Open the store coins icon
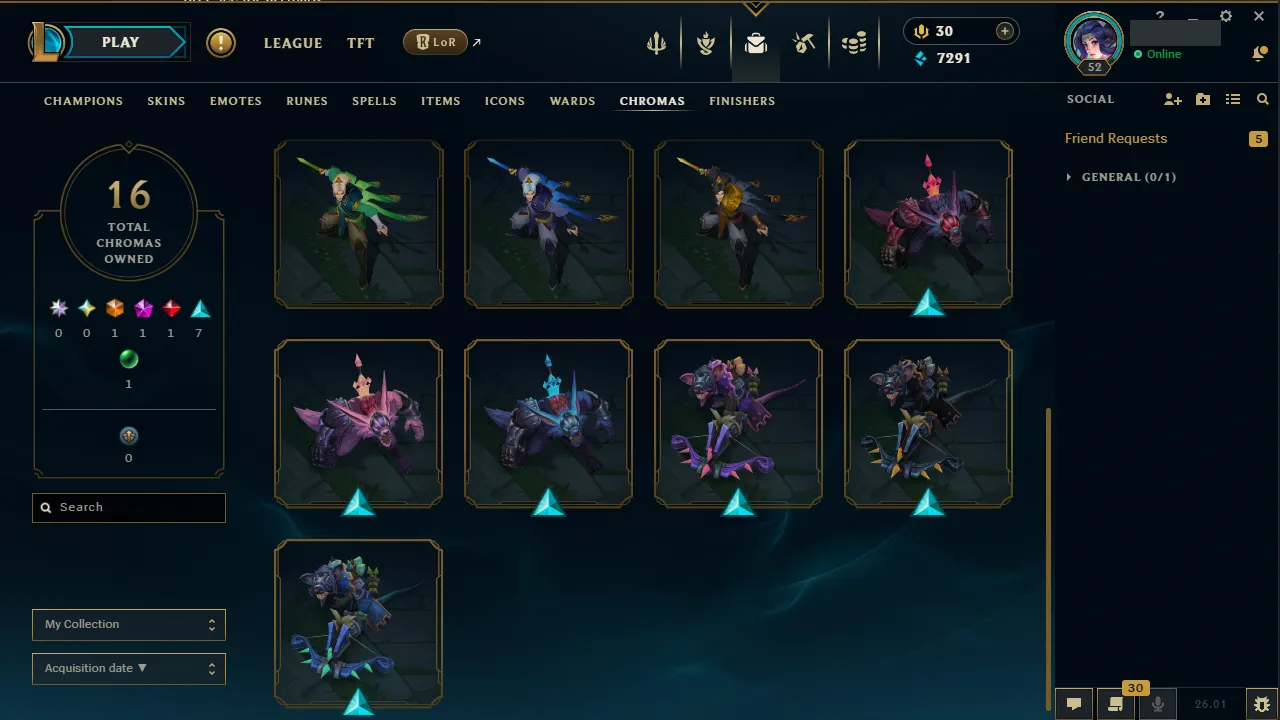 855,44
